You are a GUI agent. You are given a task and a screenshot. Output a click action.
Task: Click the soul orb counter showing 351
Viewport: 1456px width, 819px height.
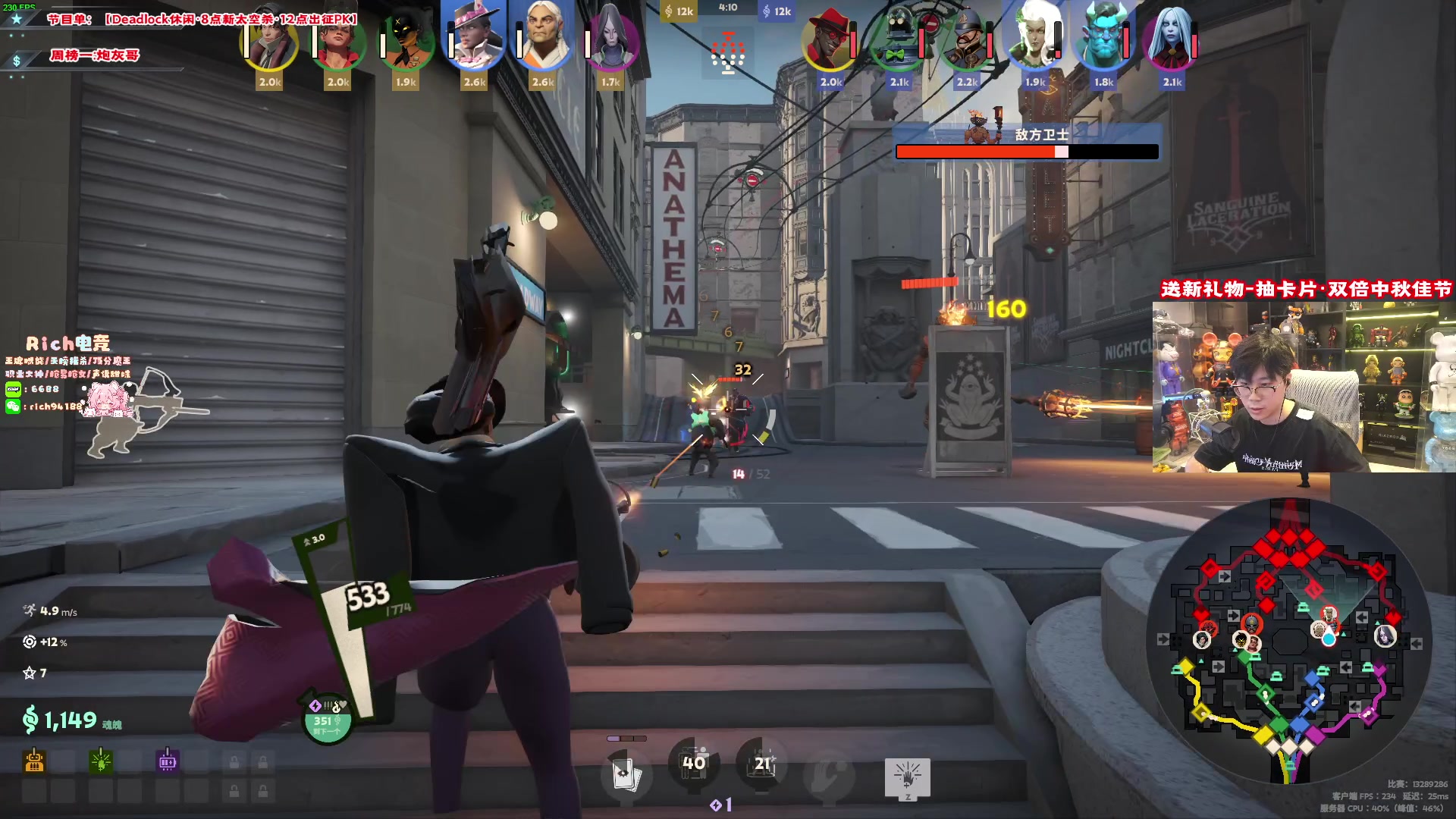327,719
